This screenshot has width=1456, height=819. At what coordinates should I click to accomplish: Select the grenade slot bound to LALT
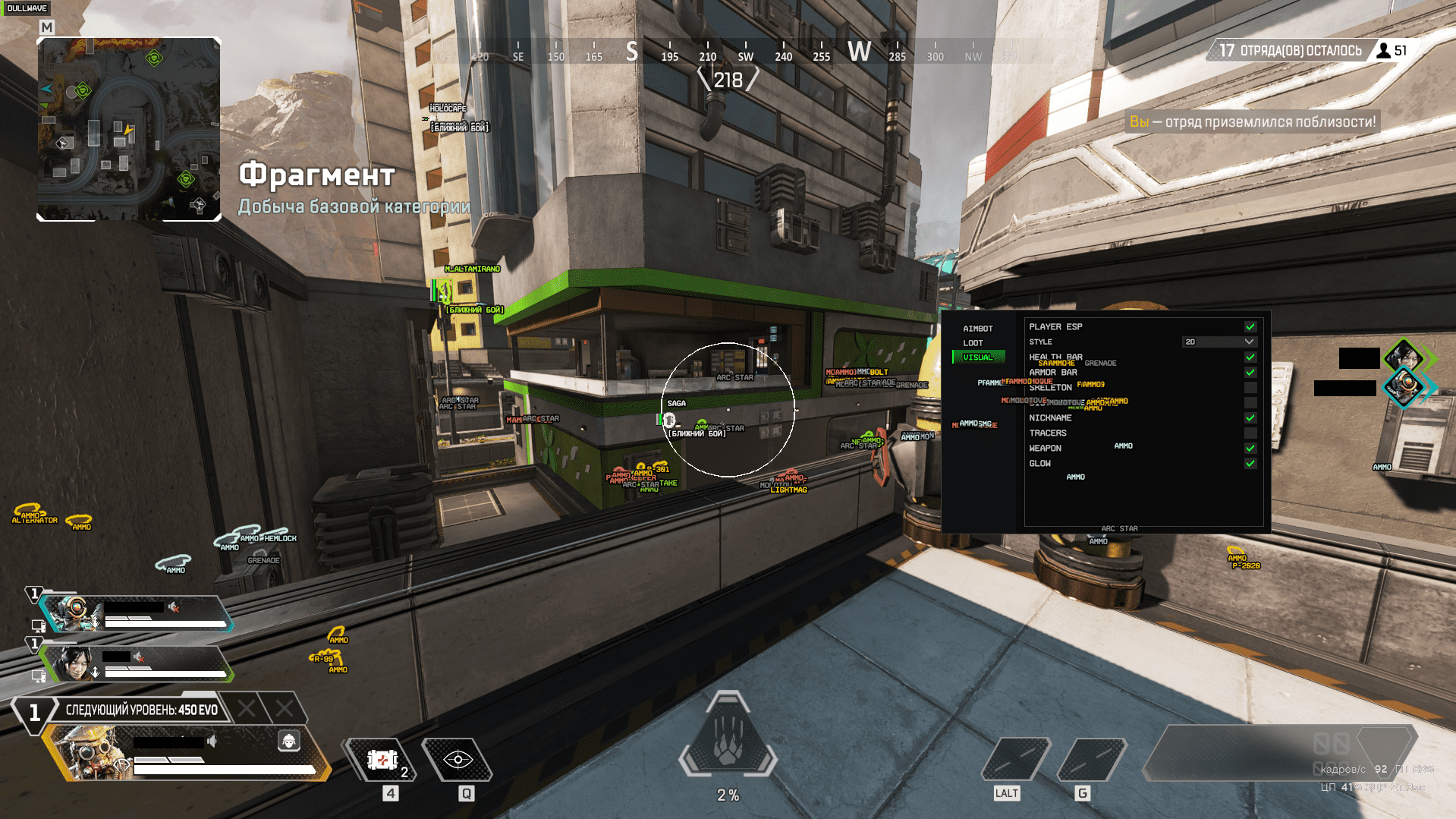point(1016,759)
